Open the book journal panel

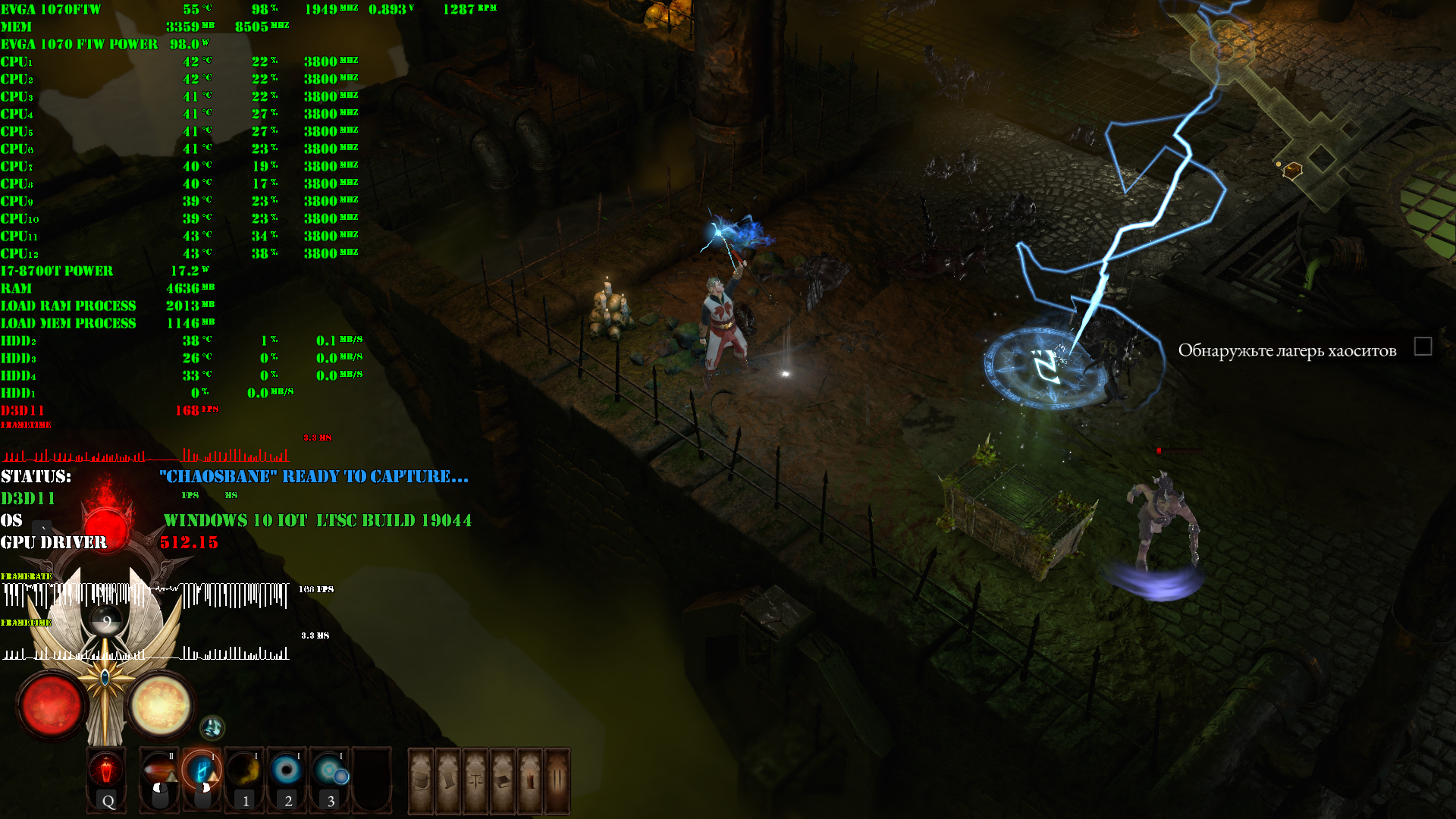(x=503, y=780)
